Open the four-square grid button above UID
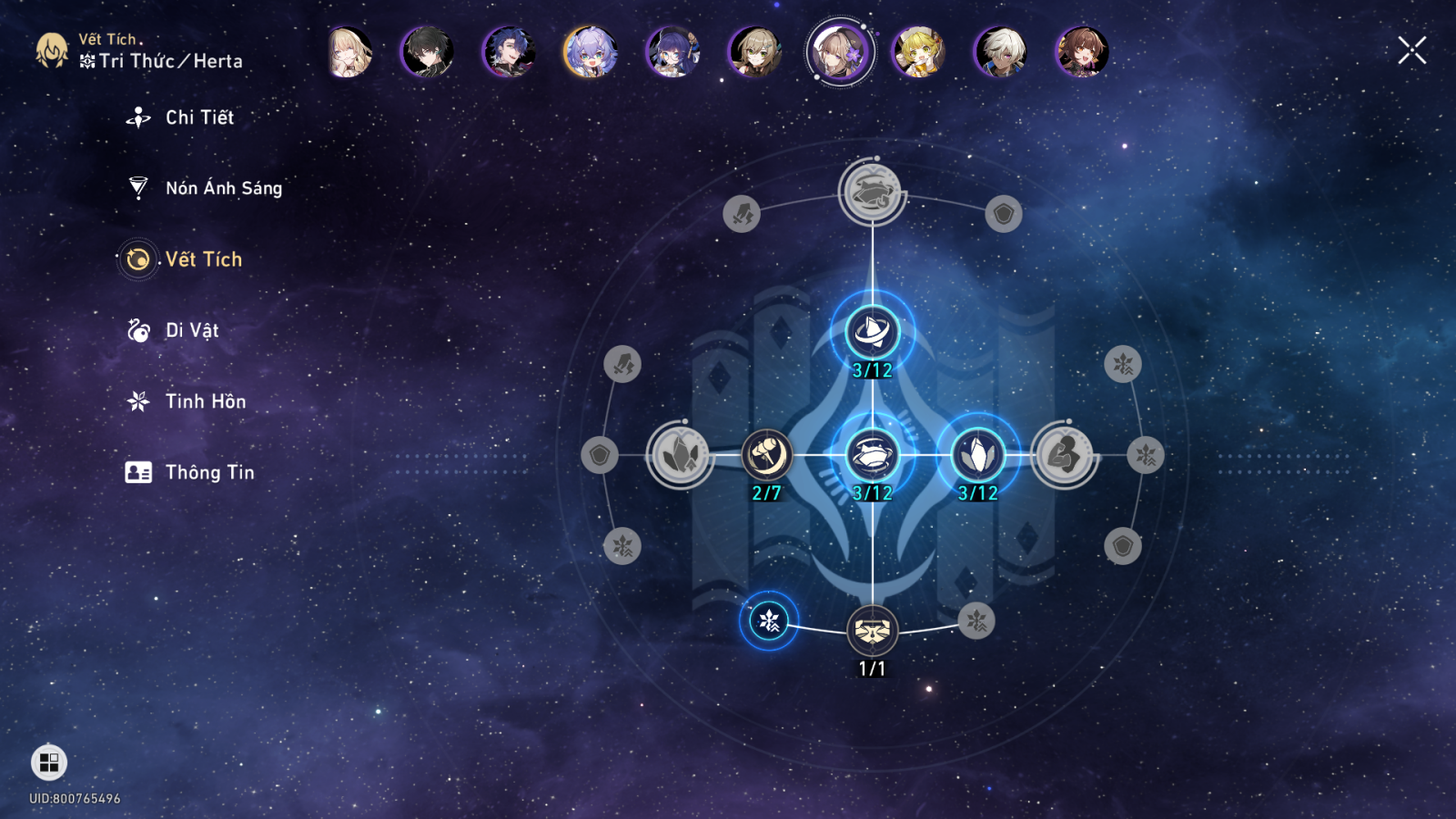1456x819 pixels. (x=49, y=763)
